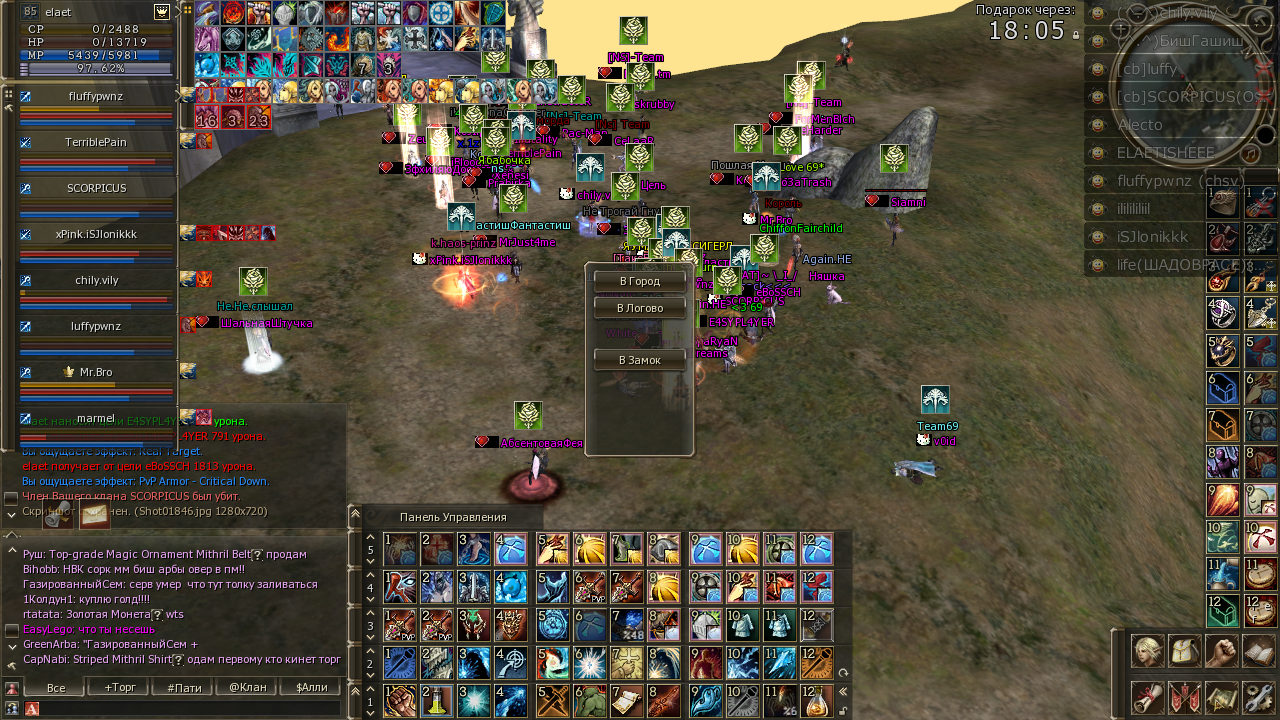Switch to the $Алли chat tab

(311, 688)
